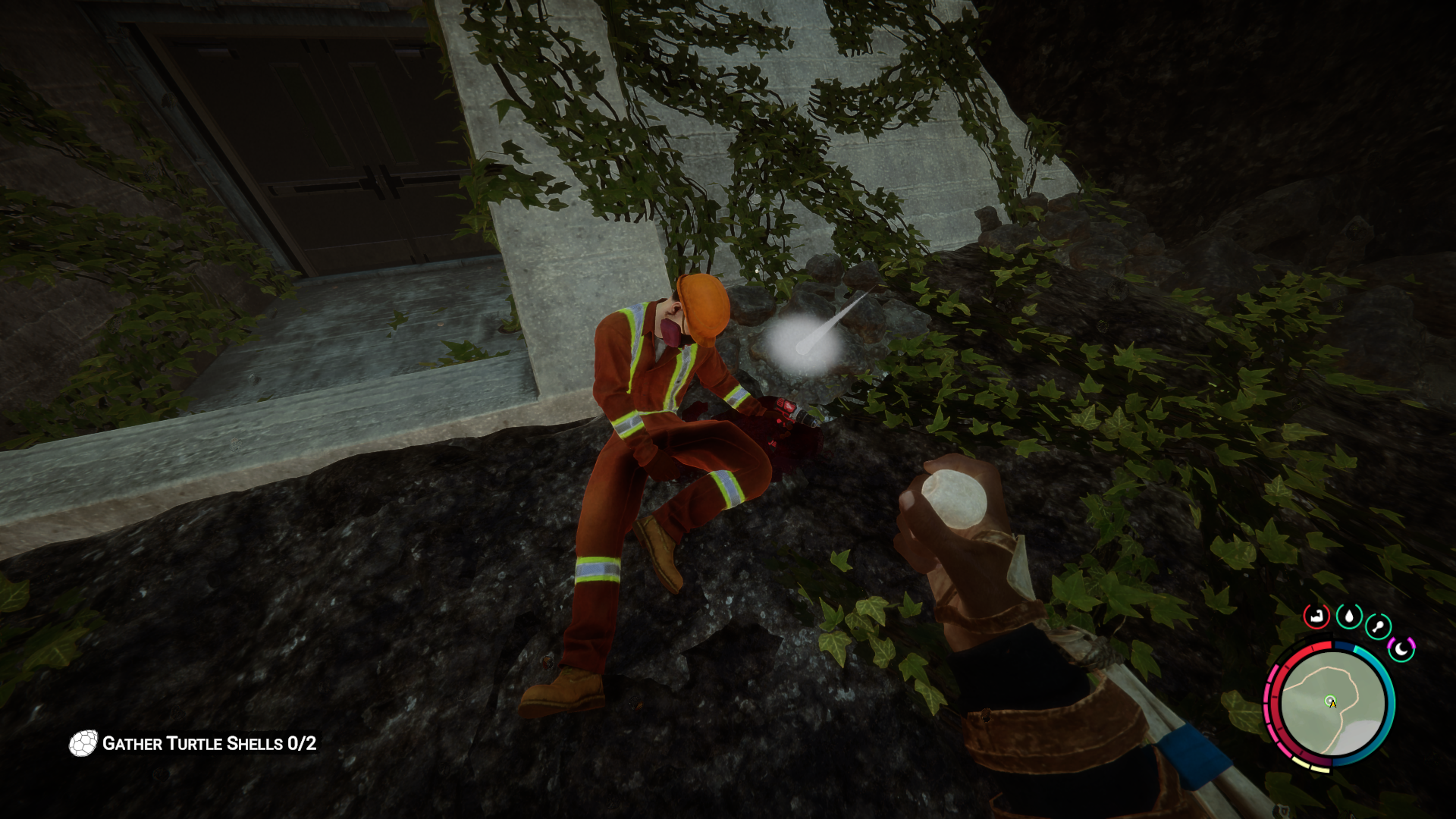The width and height of the screenshot is (1456, 819).
Task: Open the circular minimap
Action: click(x=1332, y=704)
